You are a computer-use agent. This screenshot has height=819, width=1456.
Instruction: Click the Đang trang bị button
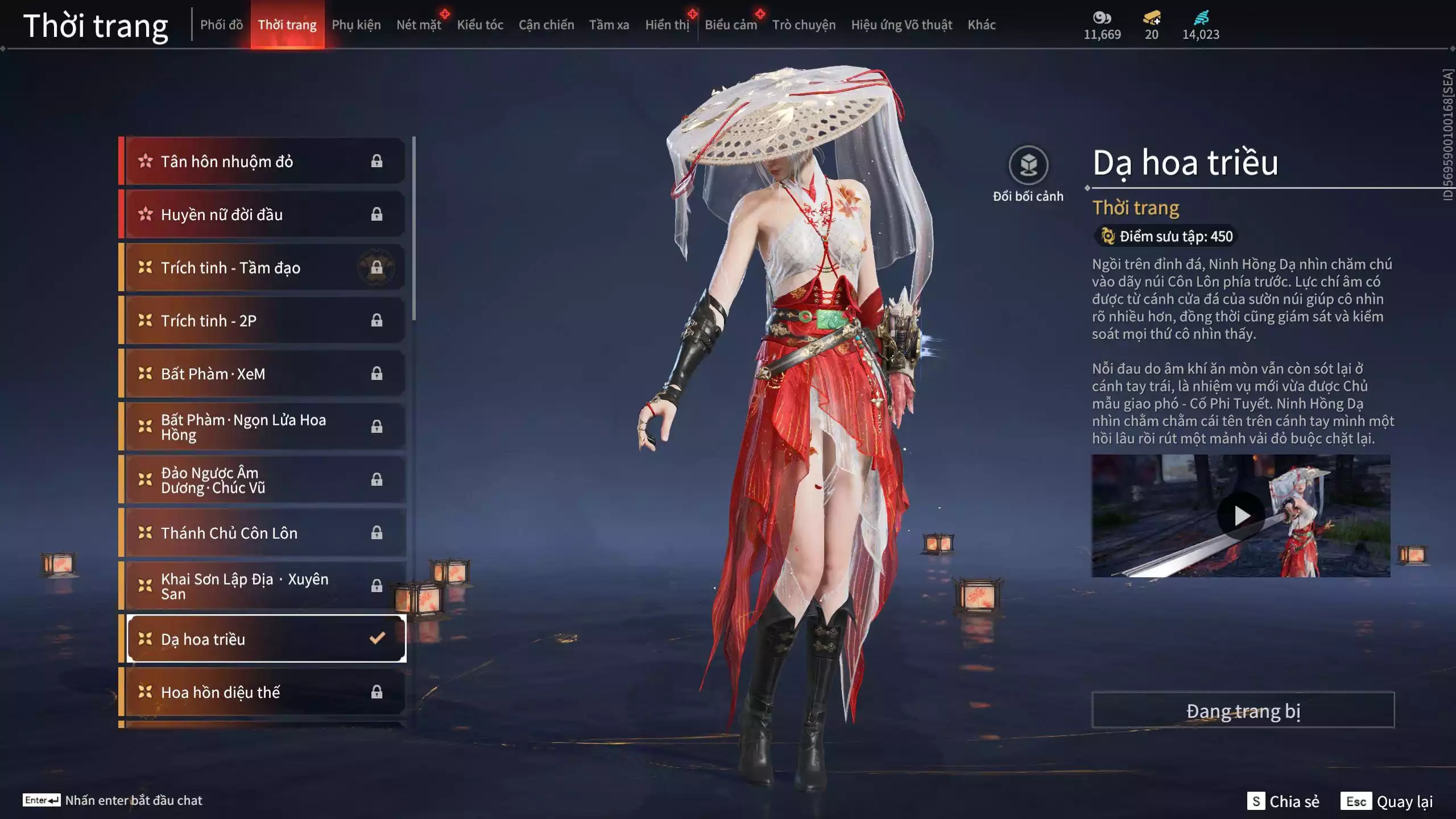[1243, 710]
